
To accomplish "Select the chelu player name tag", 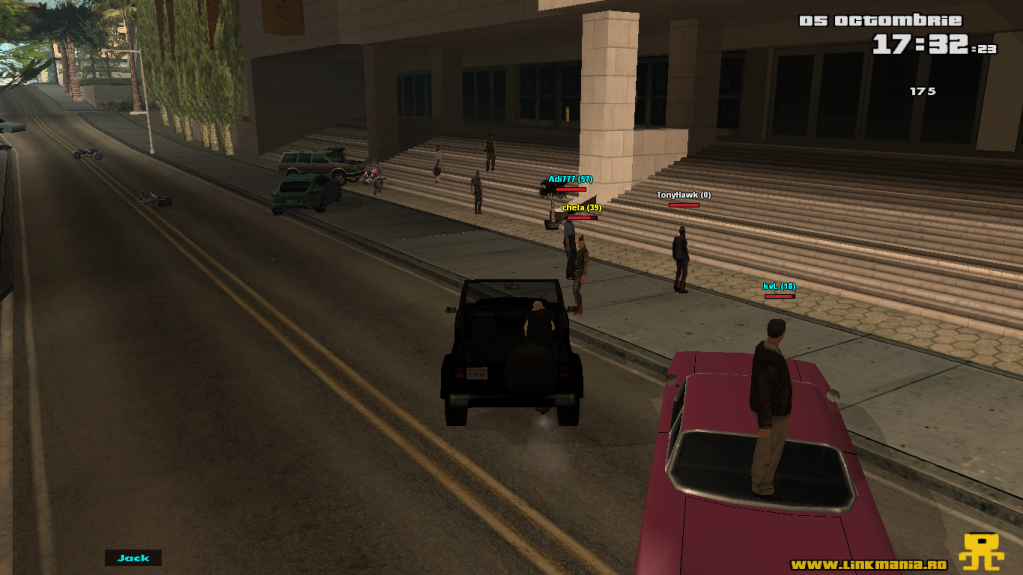I will coord(581,207).
